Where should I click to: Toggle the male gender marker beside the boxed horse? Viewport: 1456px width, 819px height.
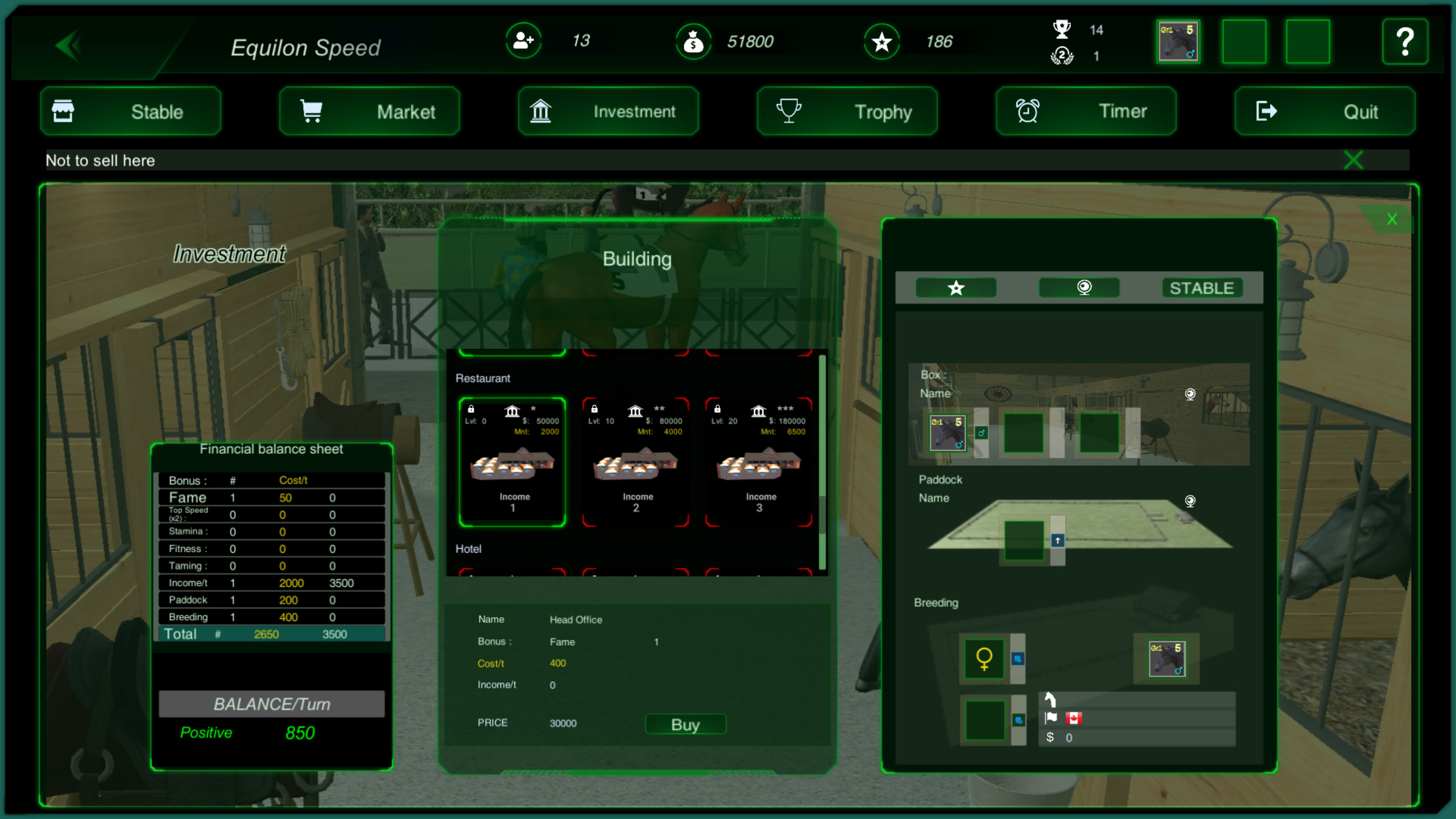point(981,433)
